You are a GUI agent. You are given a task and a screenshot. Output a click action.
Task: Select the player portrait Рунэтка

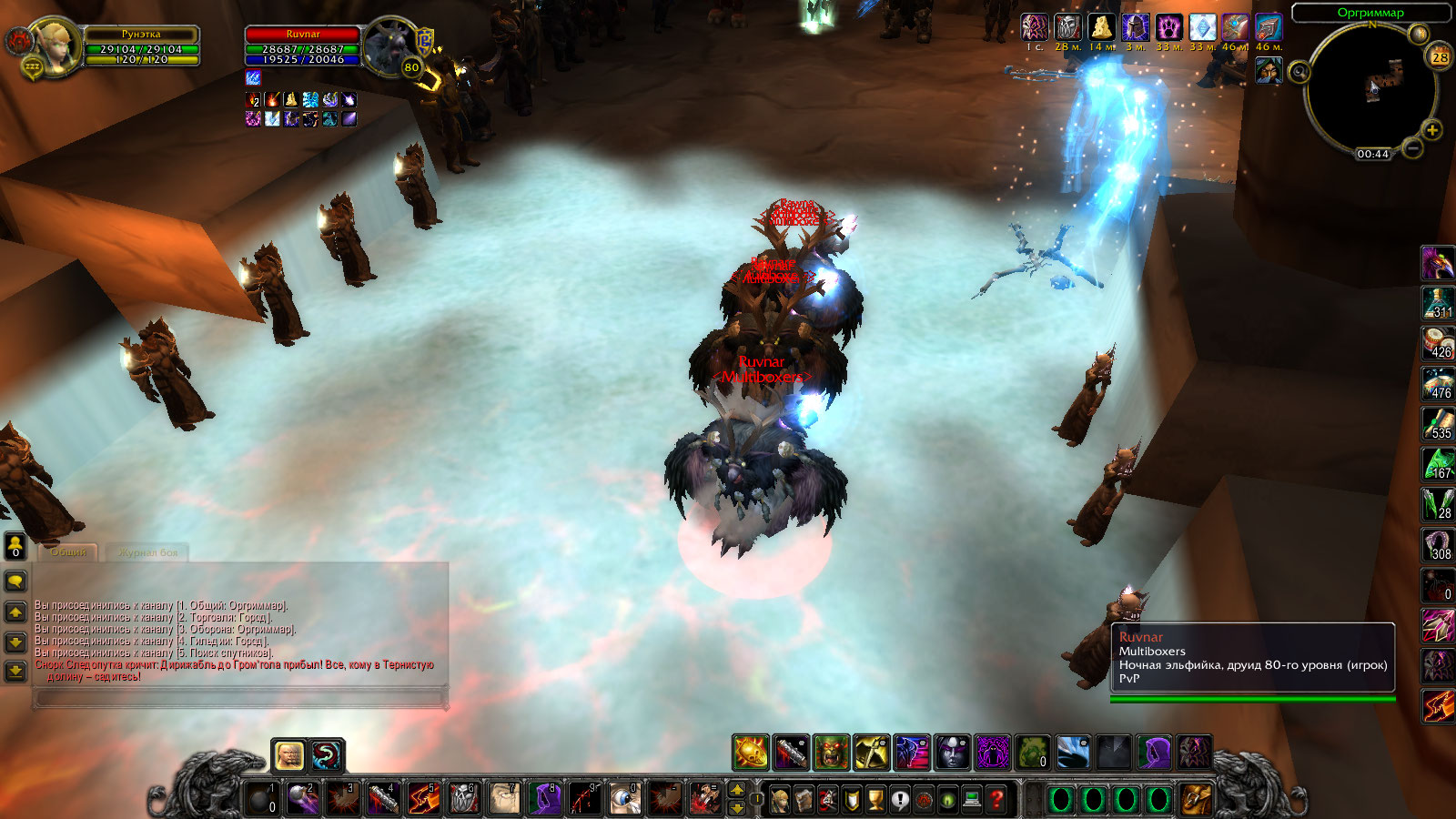pyautogui.click(x=53, y=47)
